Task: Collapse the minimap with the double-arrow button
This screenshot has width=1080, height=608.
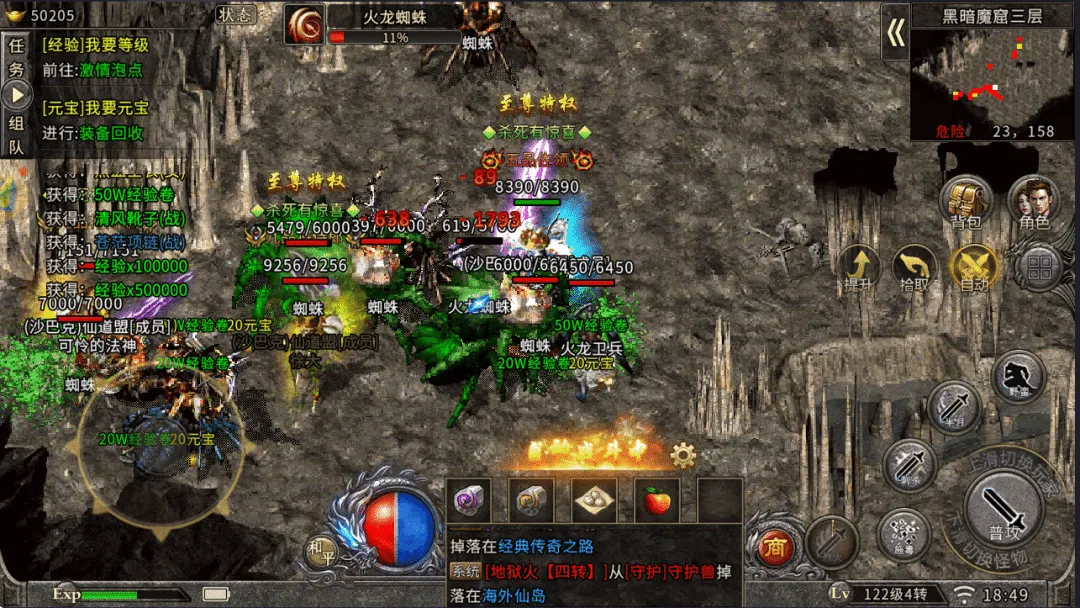Action: pos(895,34)
